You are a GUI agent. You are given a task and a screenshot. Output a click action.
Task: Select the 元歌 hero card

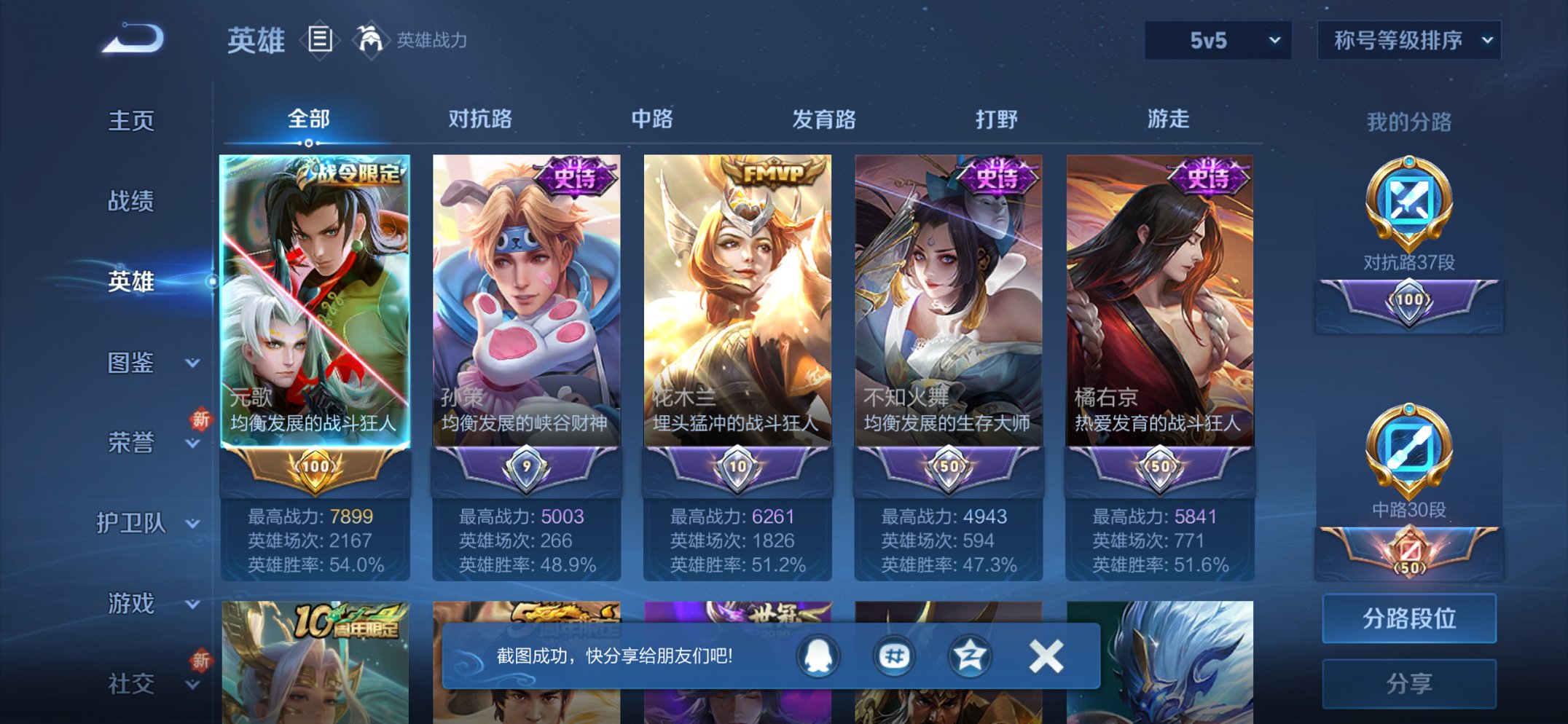click(316, 320)
